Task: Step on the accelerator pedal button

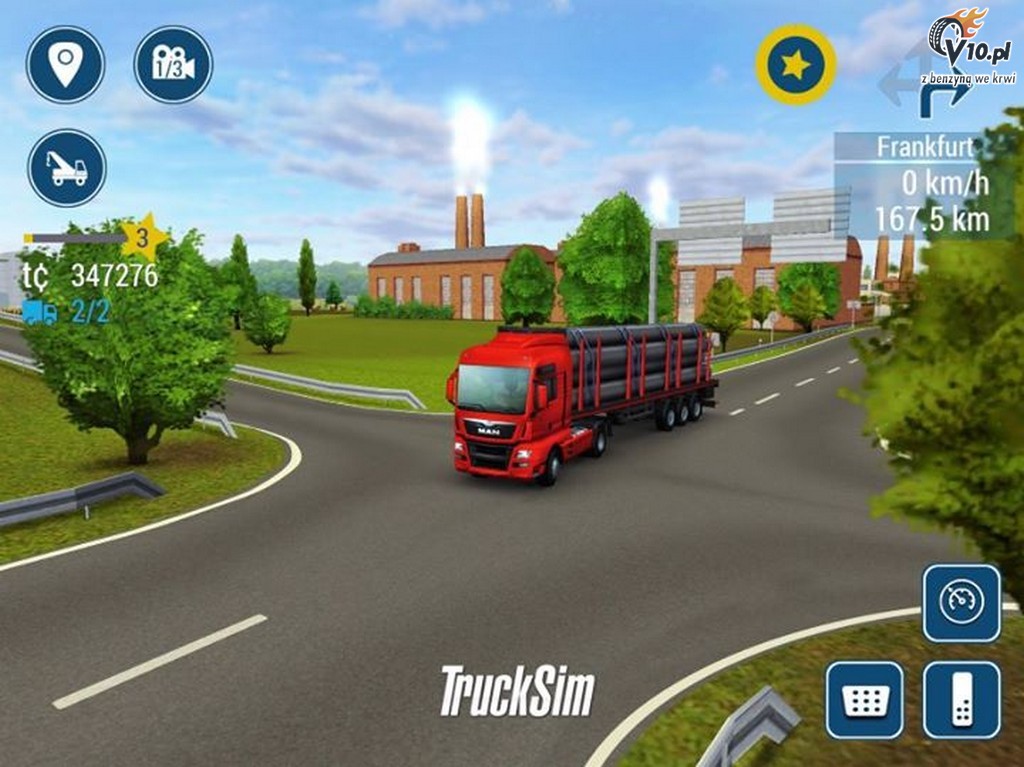Action: 961,700
